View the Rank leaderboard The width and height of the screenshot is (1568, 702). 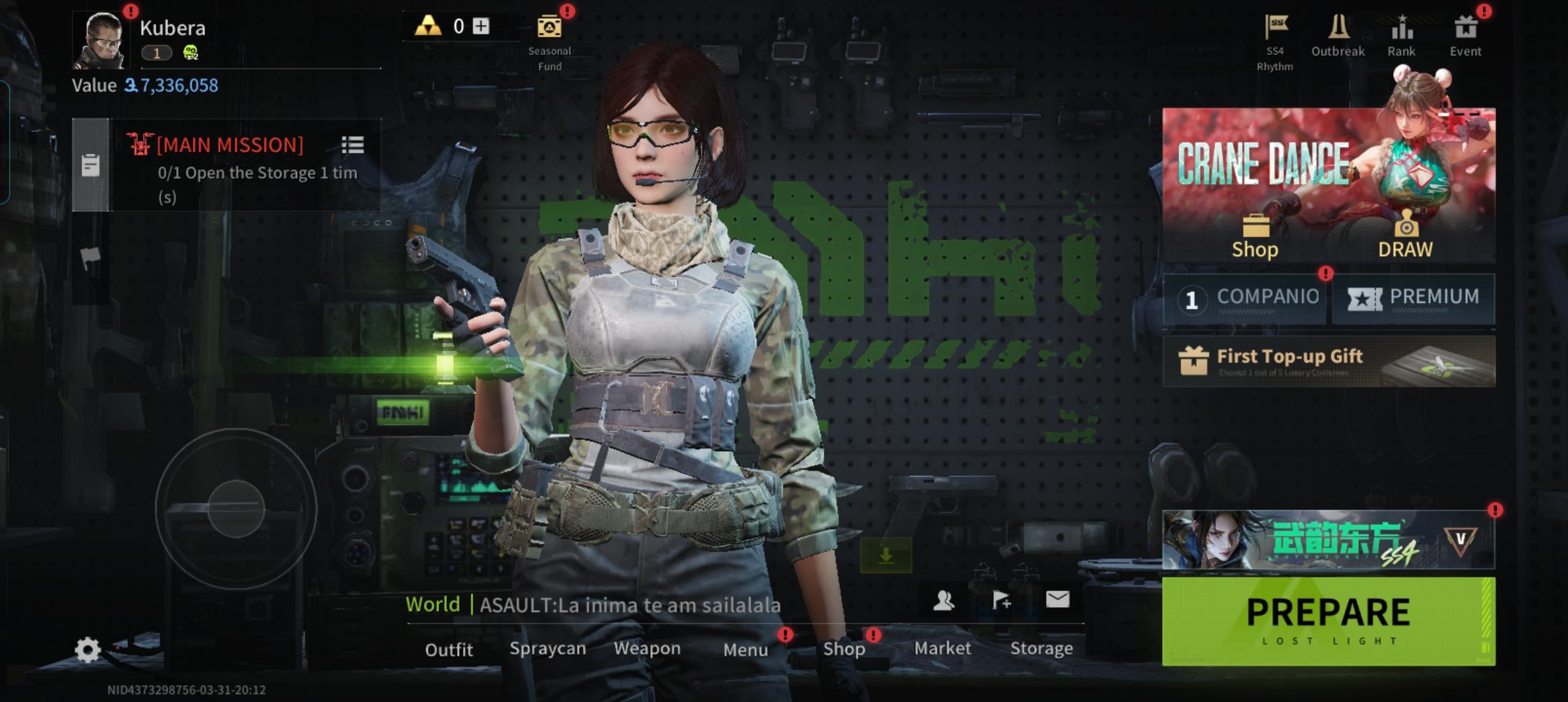pos(1402,37)
